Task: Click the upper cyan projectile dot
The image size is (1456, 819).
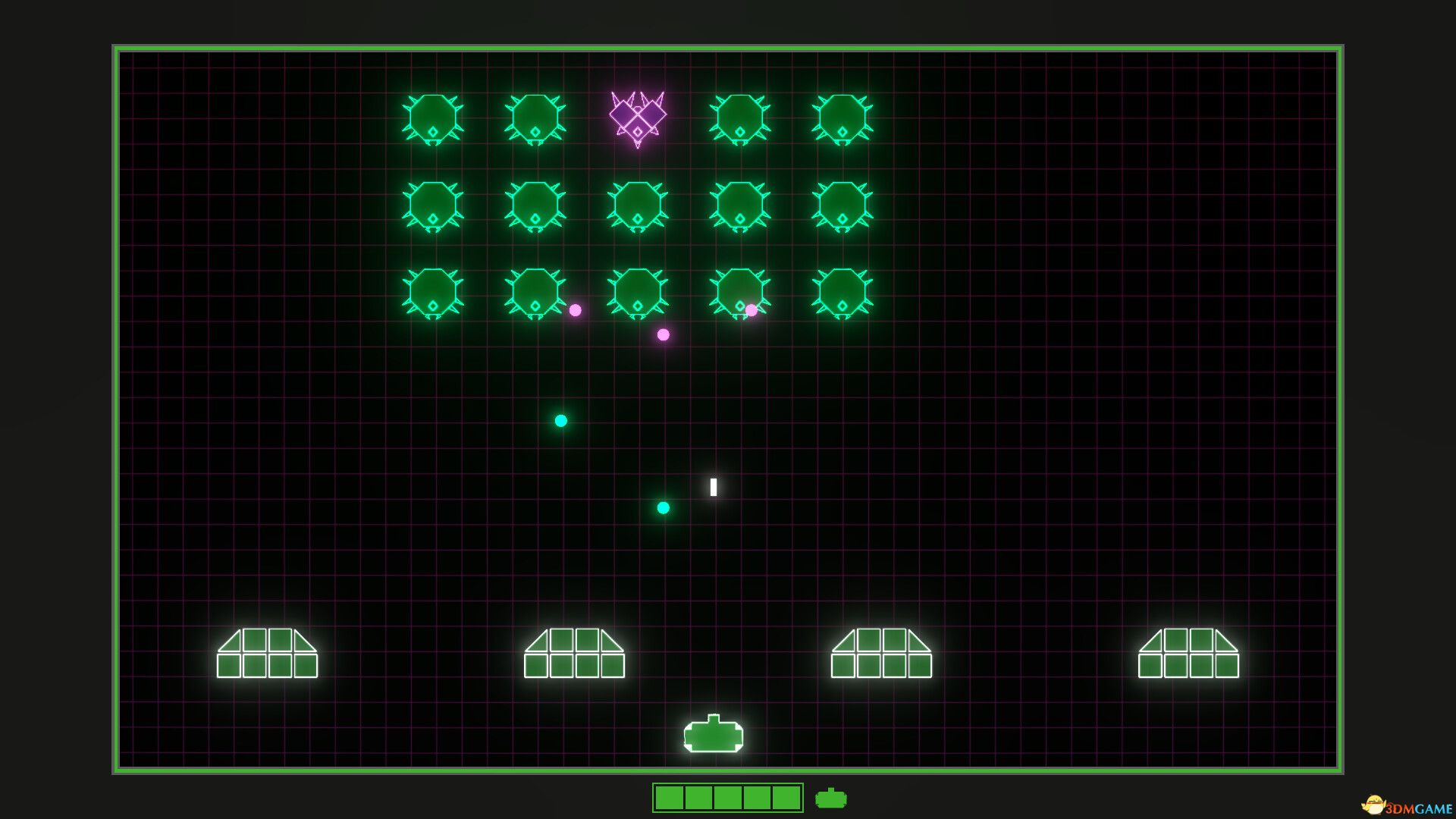Action: click(x=561, y=421)
